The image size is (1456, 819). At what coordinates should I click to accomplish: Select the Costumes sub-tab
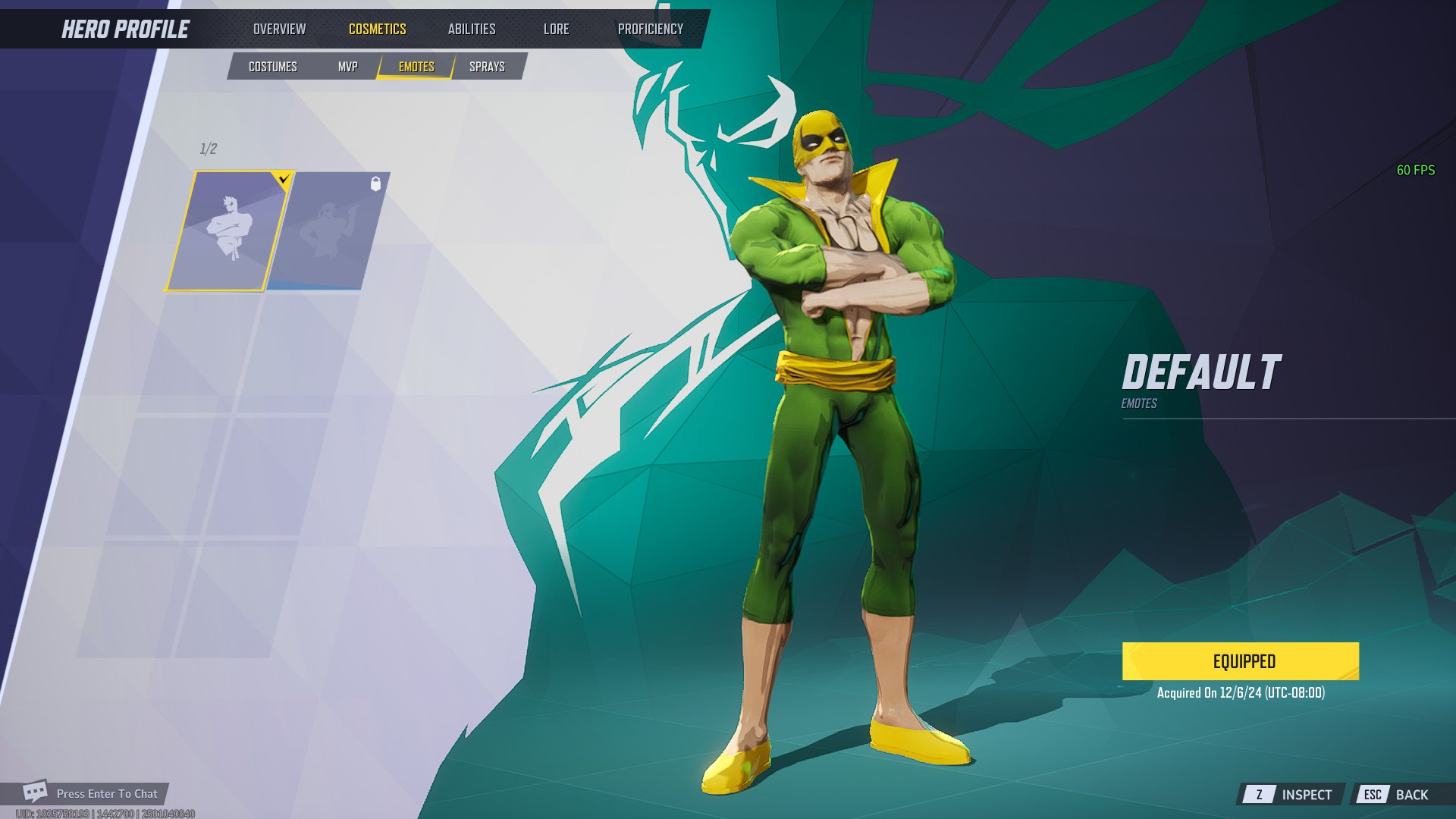point(273,67)
